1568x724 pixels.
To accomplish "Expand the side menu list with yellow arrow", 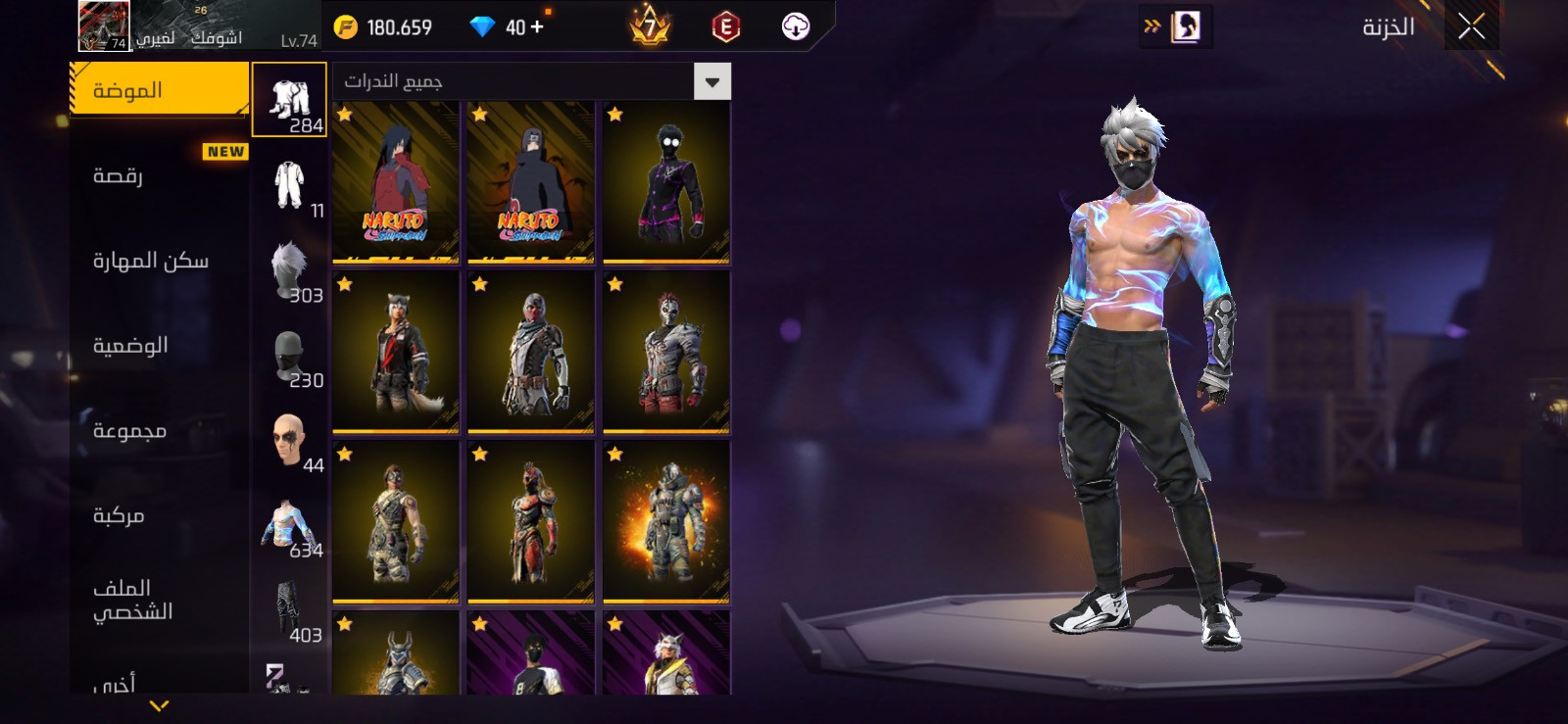I will 159,705.
